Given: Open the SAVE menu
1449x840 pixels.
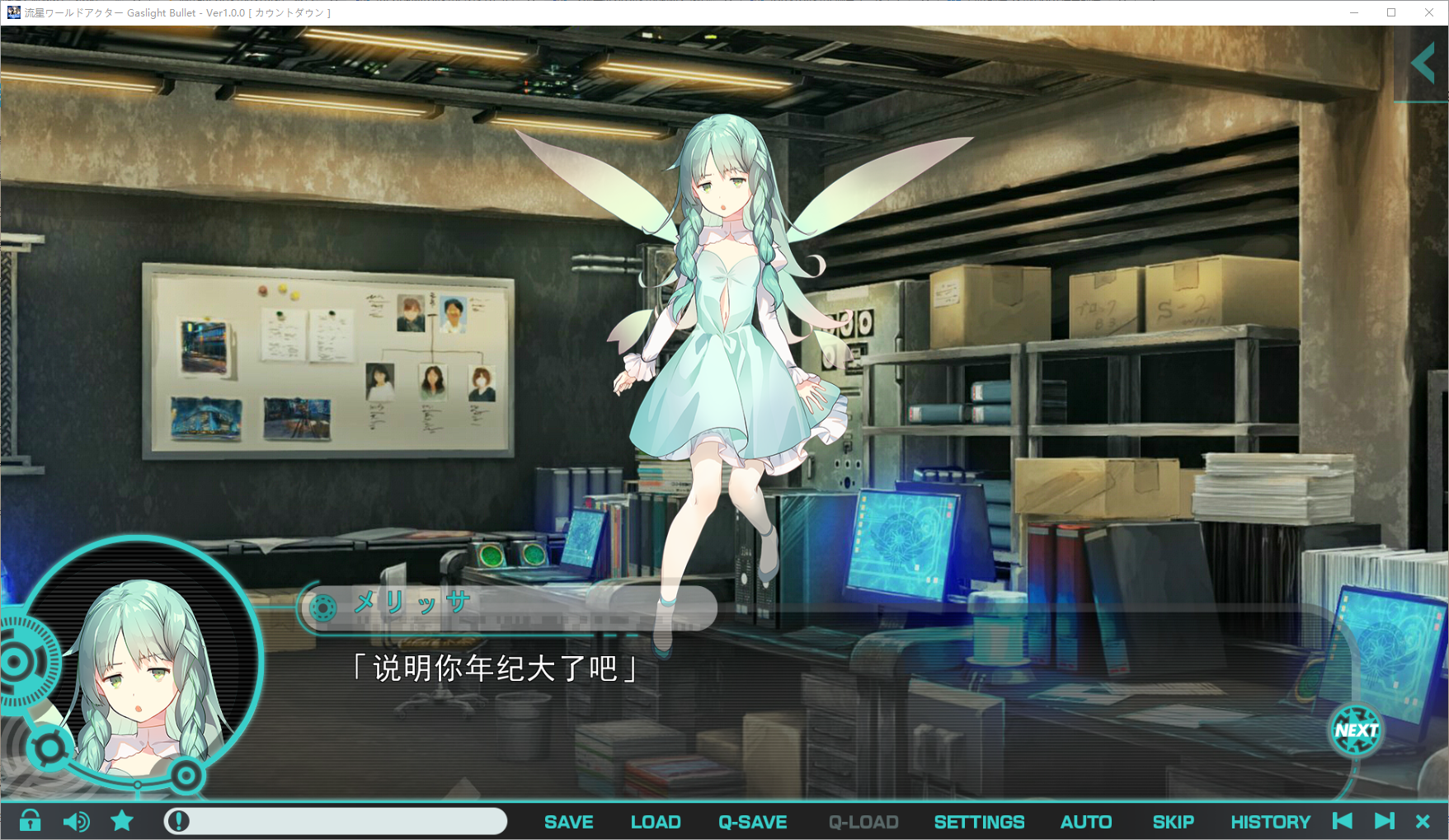Looking at the screenshot, I should (x=568, y=822).
